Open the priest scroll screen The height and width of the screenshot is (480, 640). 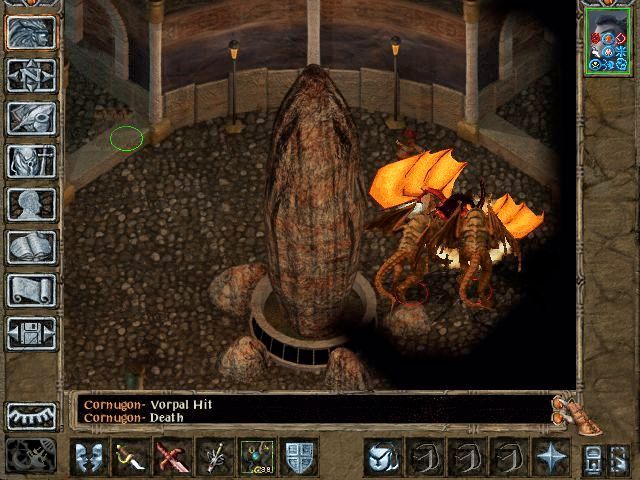[x=31, y=290]
